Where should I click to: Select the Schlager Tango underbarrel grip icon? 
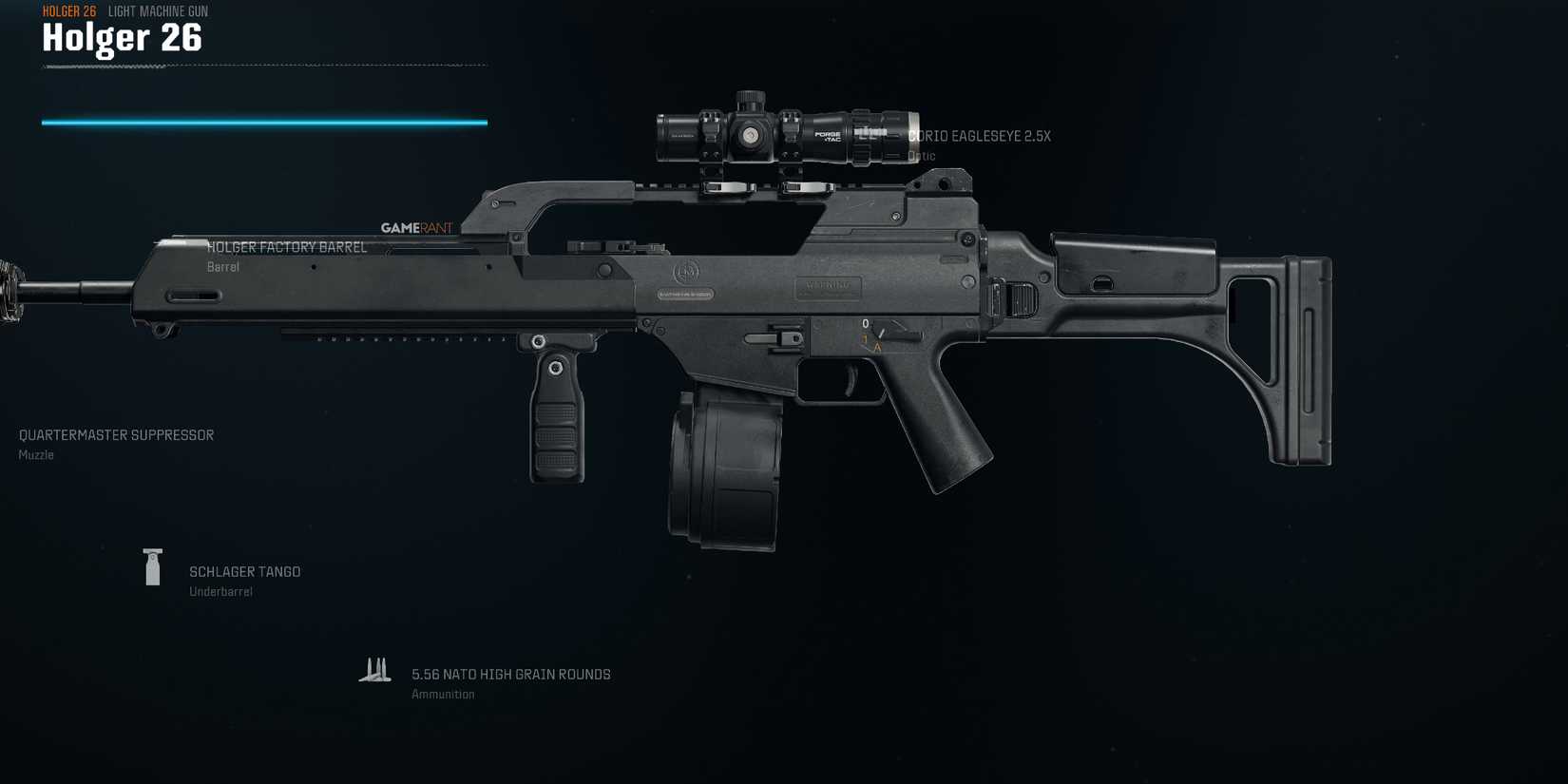coord(152,567)
